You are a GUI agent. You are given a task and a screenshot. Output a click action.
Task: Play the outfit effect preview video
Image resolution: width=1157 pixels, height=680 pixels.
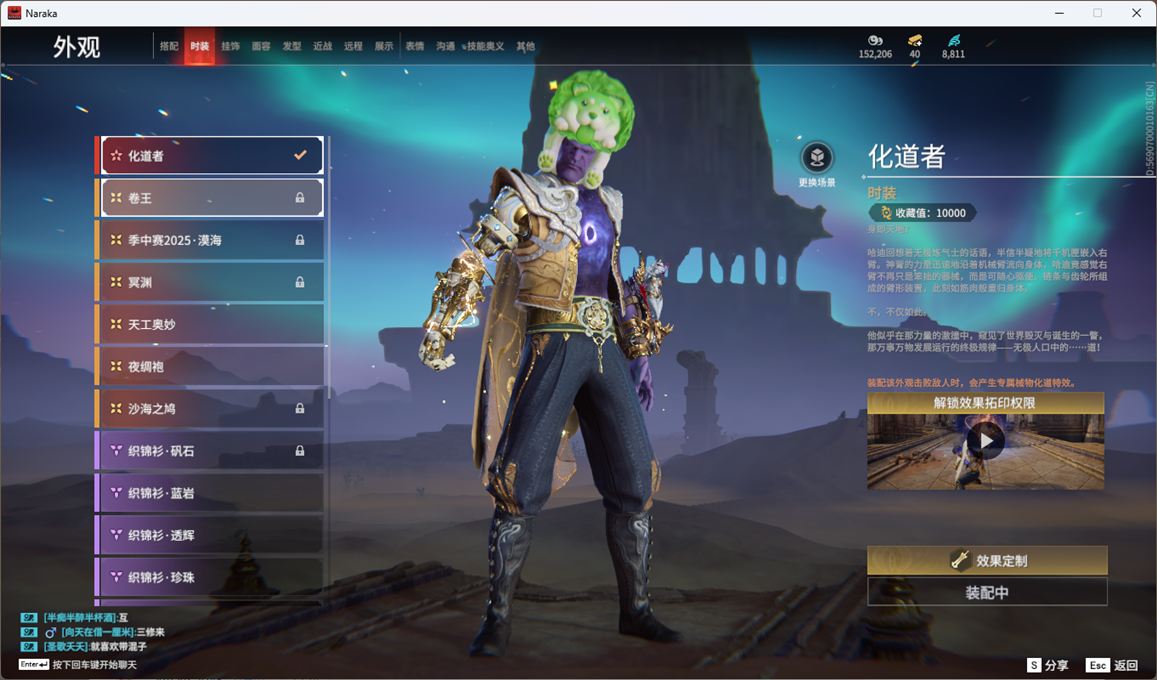coord(985,440)
